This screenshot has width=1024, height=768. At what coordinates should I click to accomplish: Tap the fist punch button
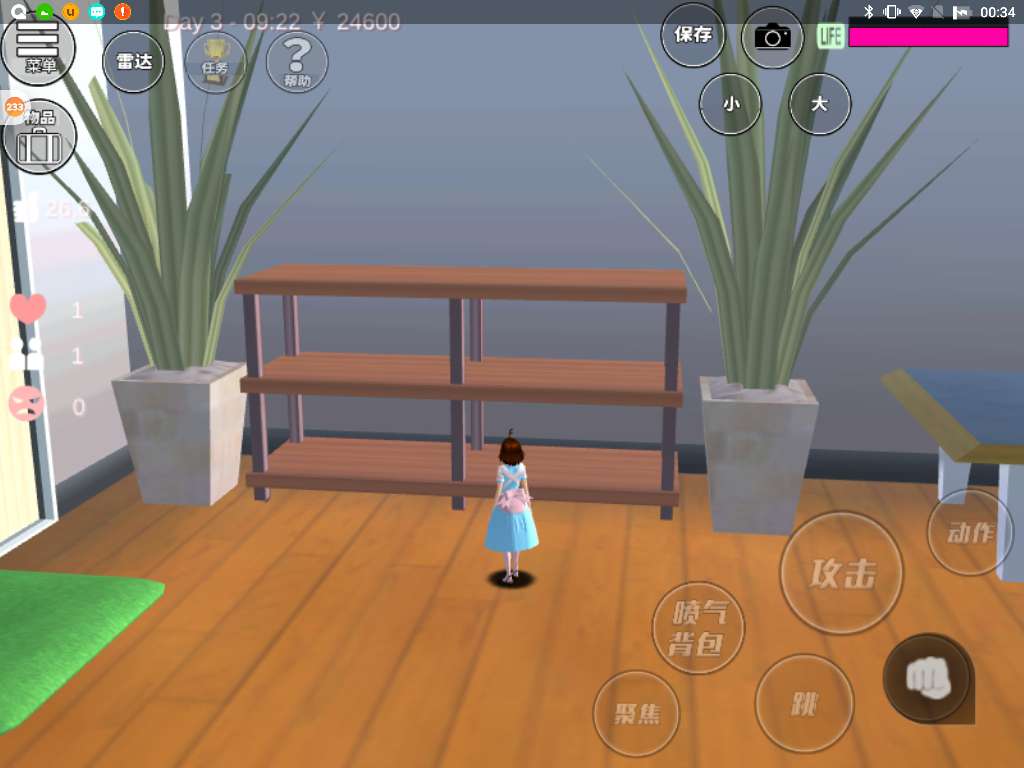pos(926,679)
